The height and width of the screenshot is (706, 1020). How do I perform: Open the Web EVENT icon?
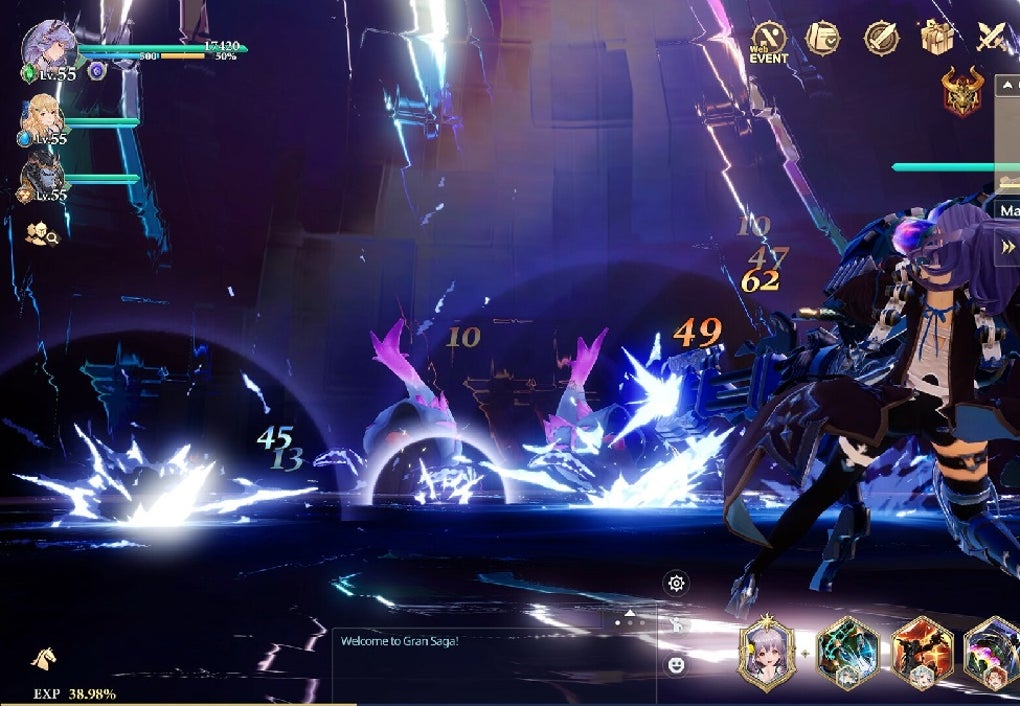769,40
